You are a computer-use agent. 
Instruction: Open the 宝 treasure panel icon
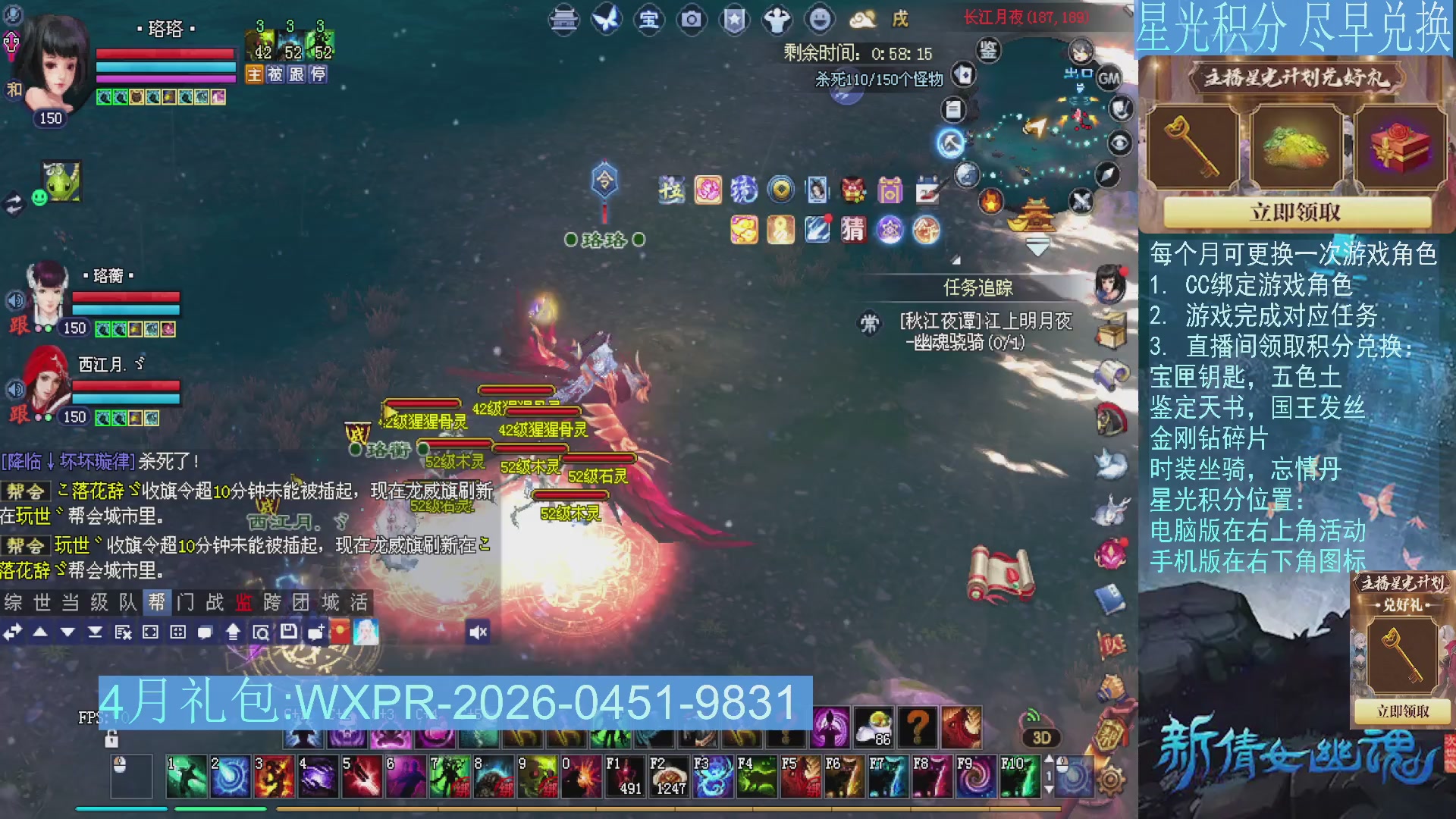pos(650,20)
